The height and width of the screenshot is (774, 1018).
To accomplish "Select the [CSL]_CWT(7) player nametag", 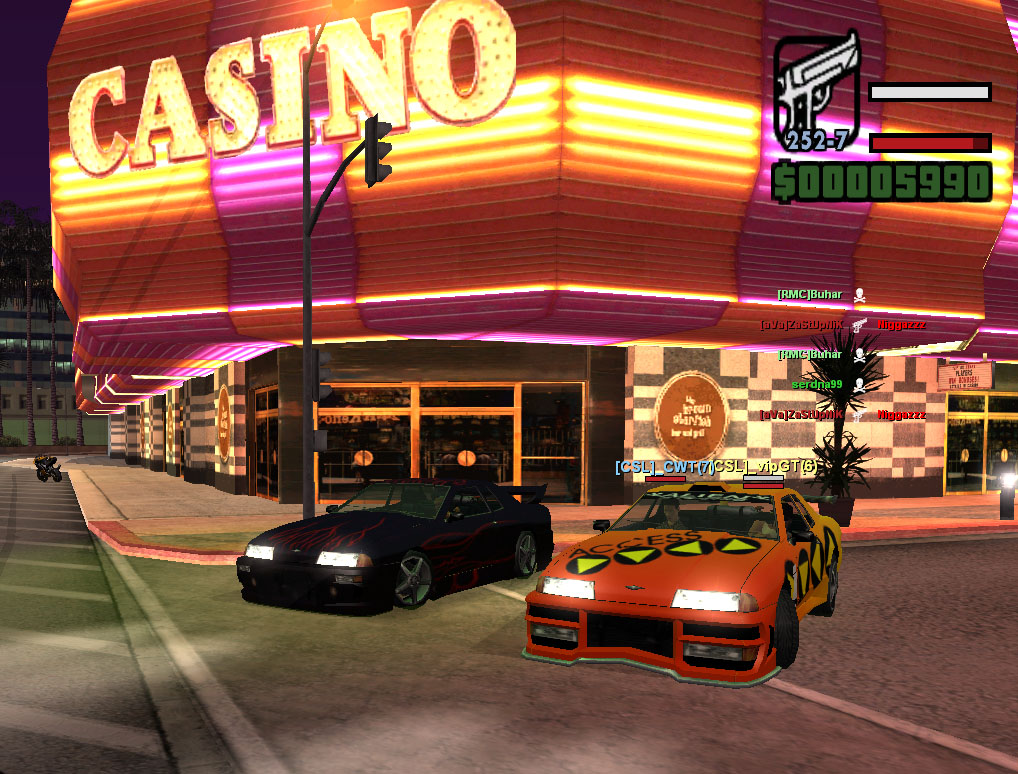I will click(663, 467).
